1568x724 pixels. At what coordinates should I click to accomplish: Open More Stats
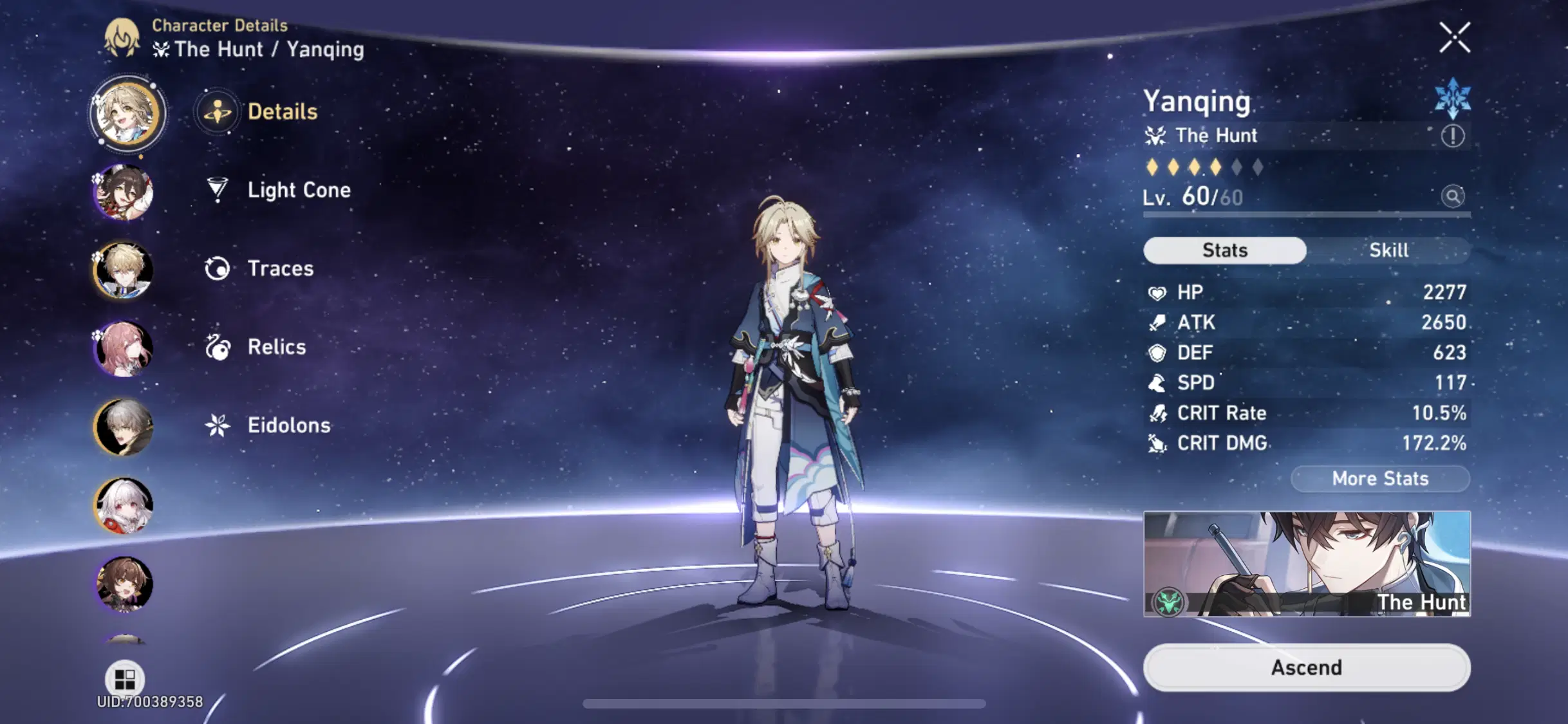tap(1380, 478)
